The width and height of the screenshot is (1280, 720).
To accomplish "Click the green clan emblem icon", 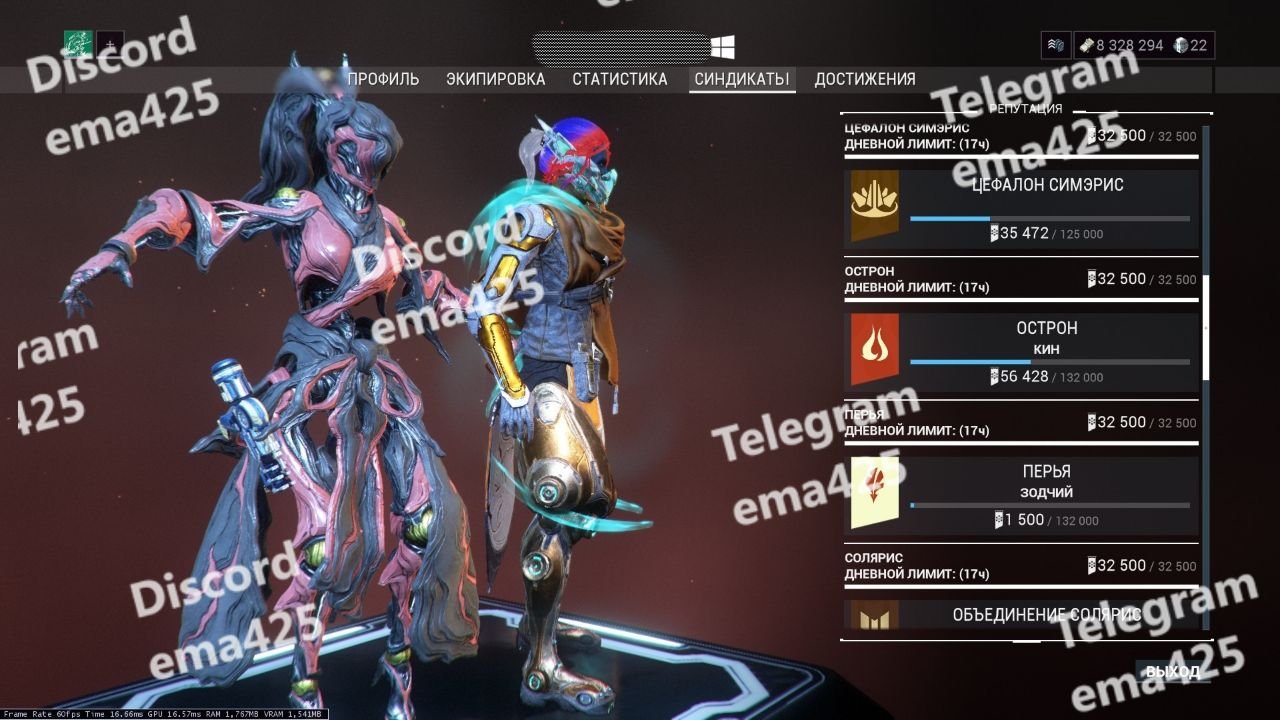I will (x=78, y=44).
